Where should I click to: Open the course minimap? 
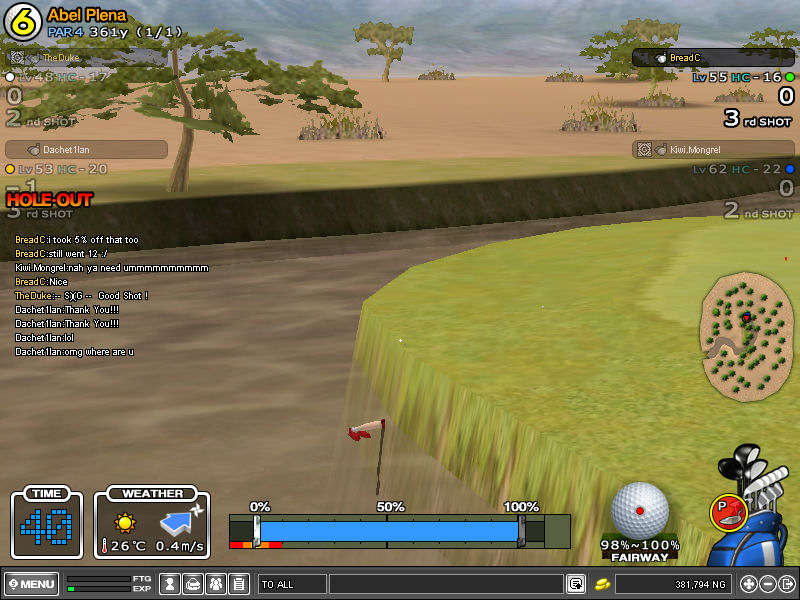[747, 338]
